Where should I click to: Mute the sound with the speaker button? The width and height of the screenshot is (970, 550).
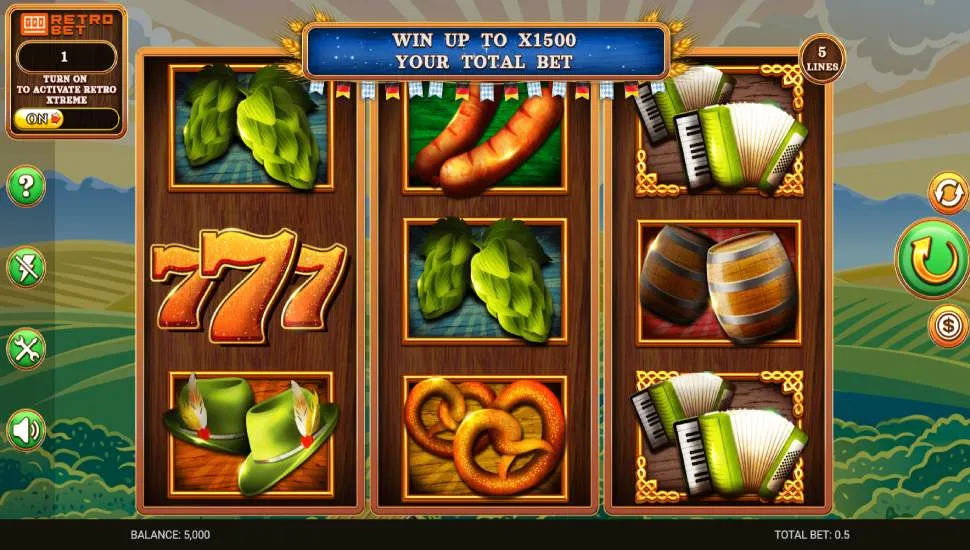26,430
